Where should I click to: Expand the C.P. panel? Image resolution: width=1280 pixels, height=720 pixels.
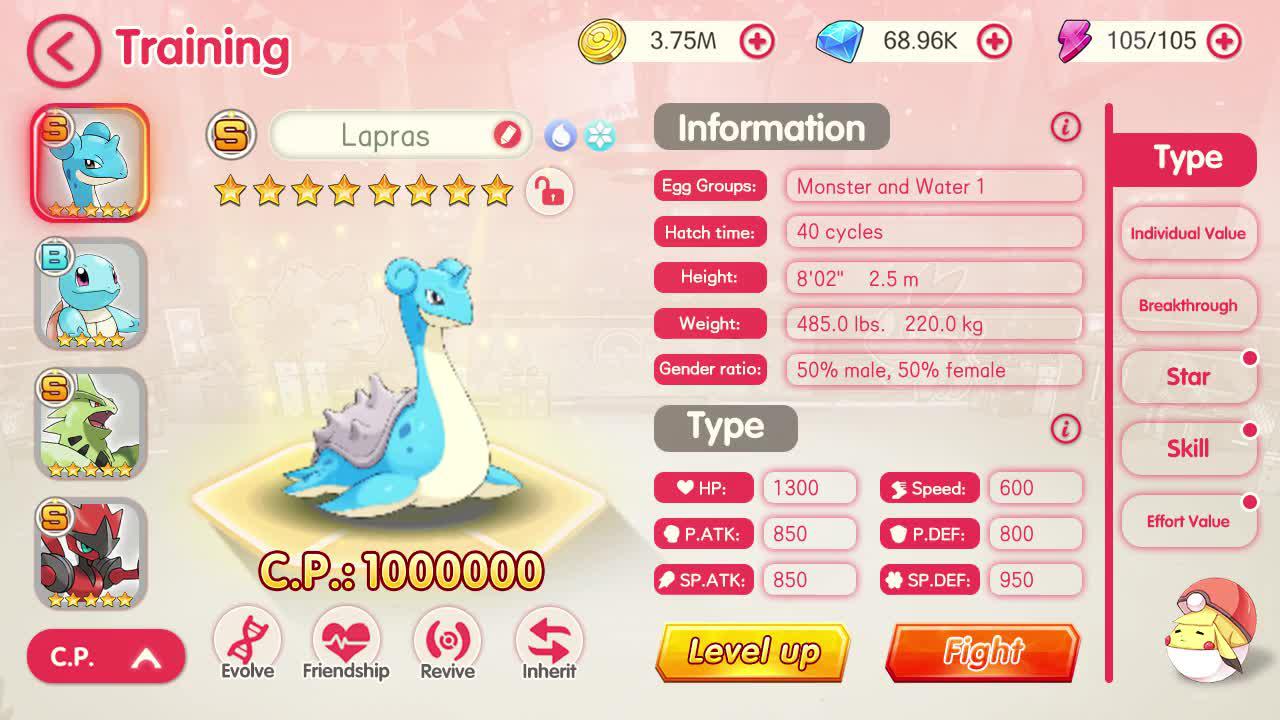coord(105,656)
